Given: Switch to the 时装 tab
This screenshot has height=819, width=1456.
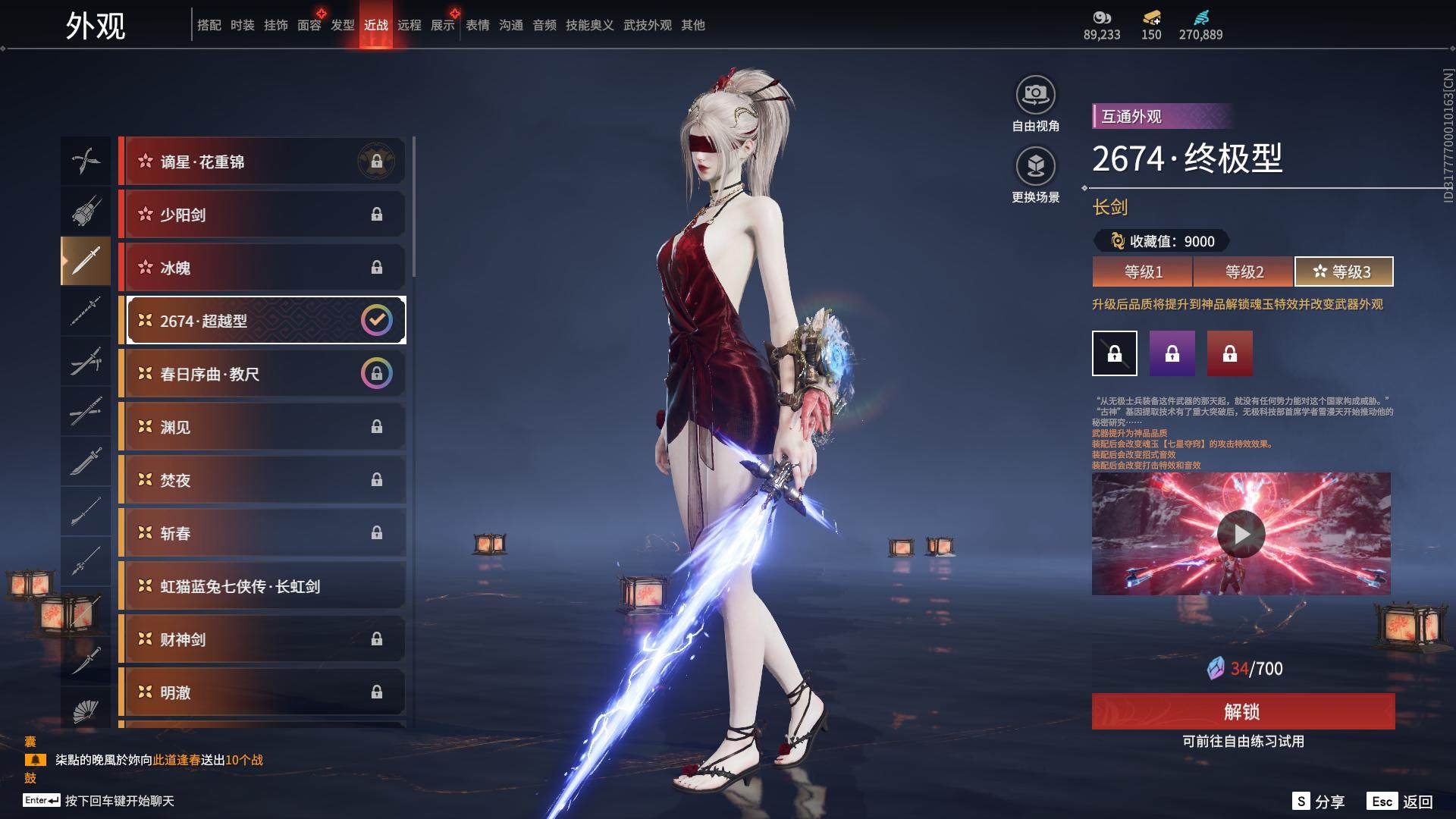Looking at the screenshot, I should pyautogui.click(x=243, y=25).
